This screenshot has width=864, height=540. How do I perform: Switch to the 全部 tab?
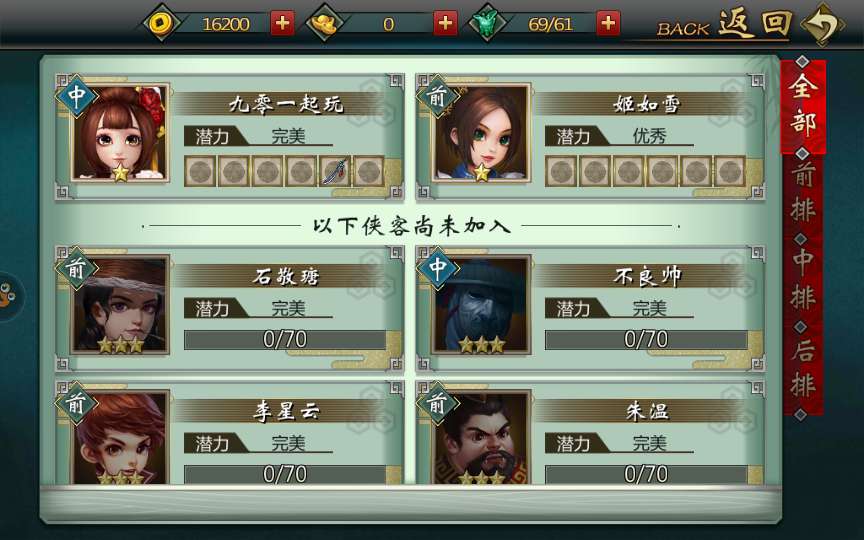pos(803,105)
